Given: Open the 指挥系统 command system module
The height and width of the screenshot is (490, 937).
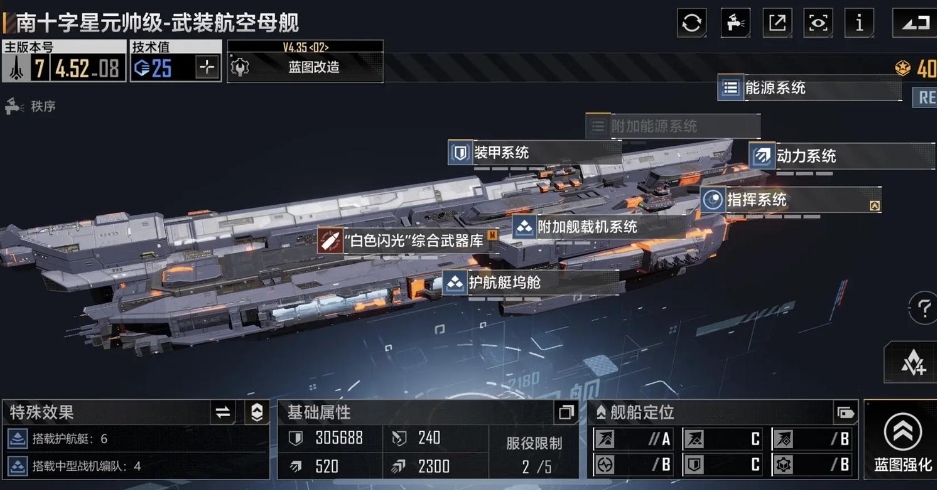Looking at the screenshot, I should pos(756,200).
